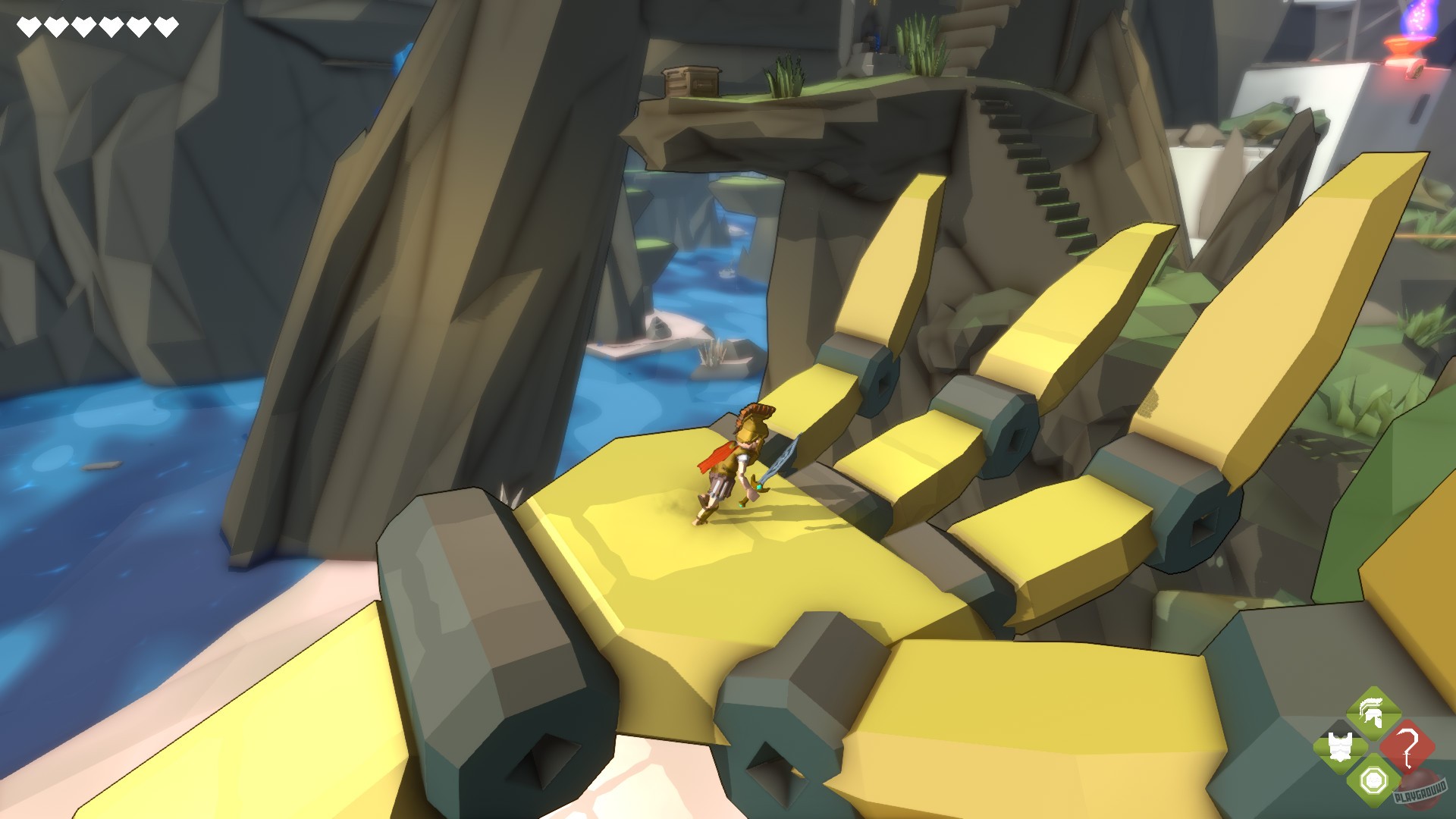The image size is (1456, 819).
Task: Toggle the darkened chestplate slot
Action: pyautogui.click(x=1339, y=745)
